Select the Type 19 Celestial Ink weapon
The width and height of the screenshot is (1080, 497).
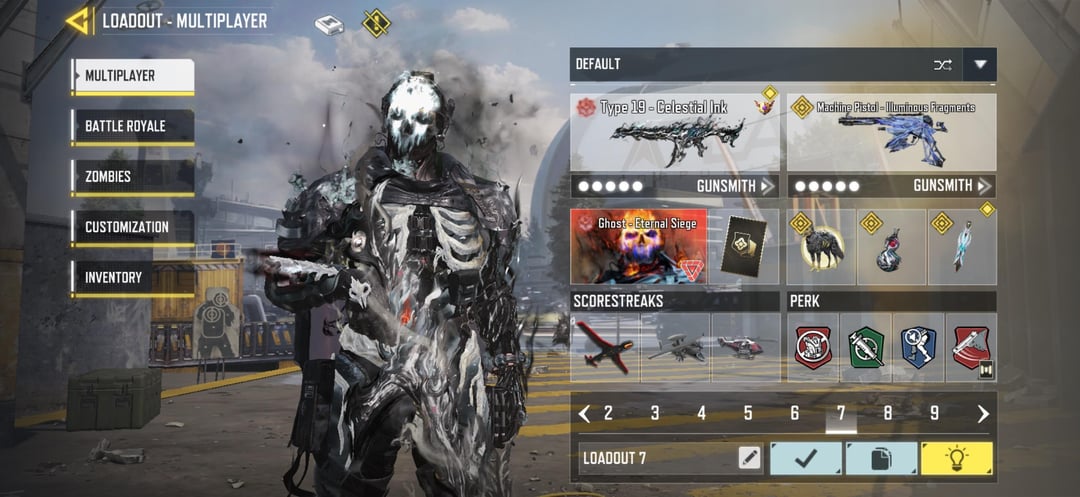pos(675,133)
